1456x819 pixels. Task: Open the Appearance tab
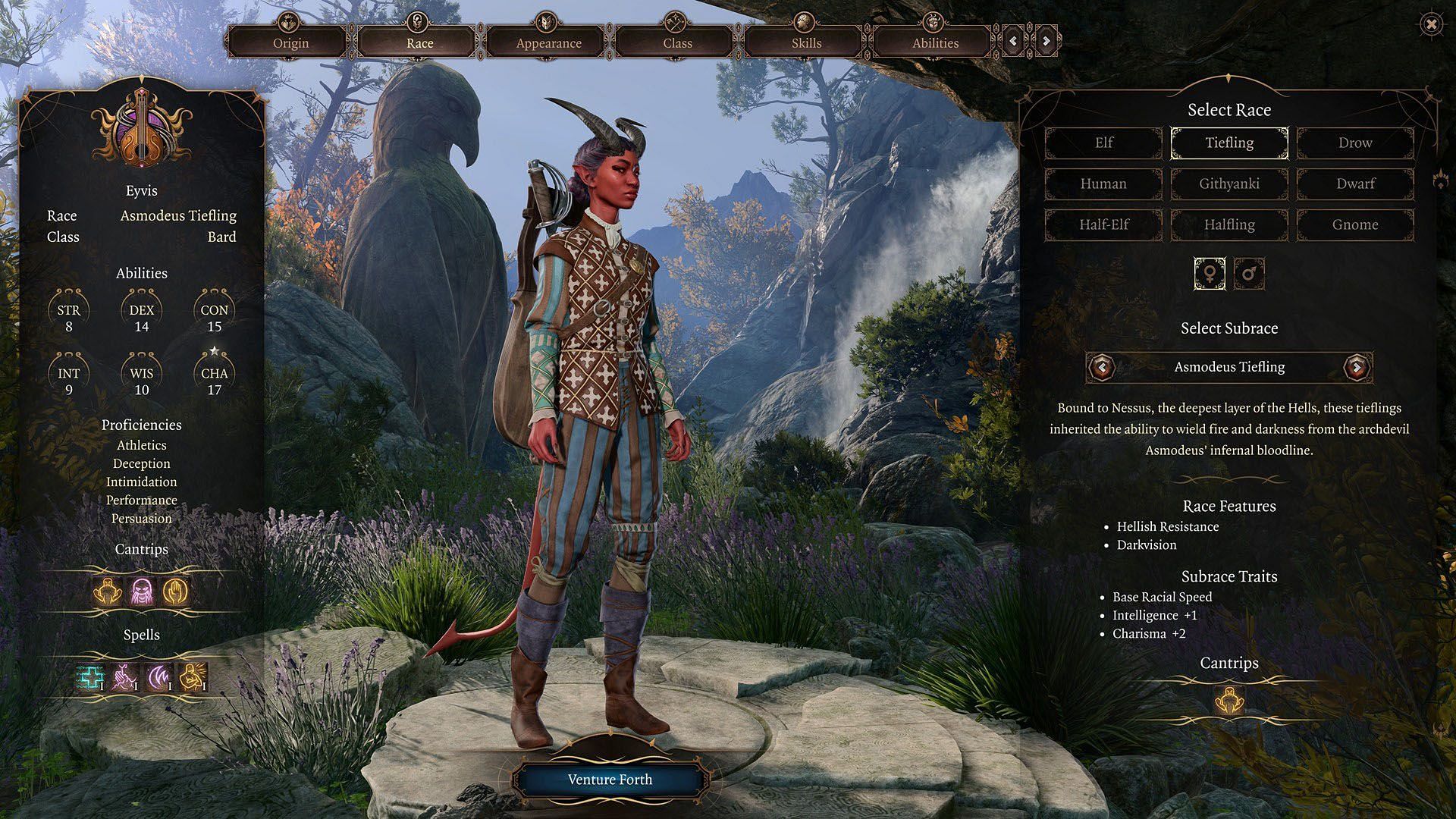click(x=548, y=42)
